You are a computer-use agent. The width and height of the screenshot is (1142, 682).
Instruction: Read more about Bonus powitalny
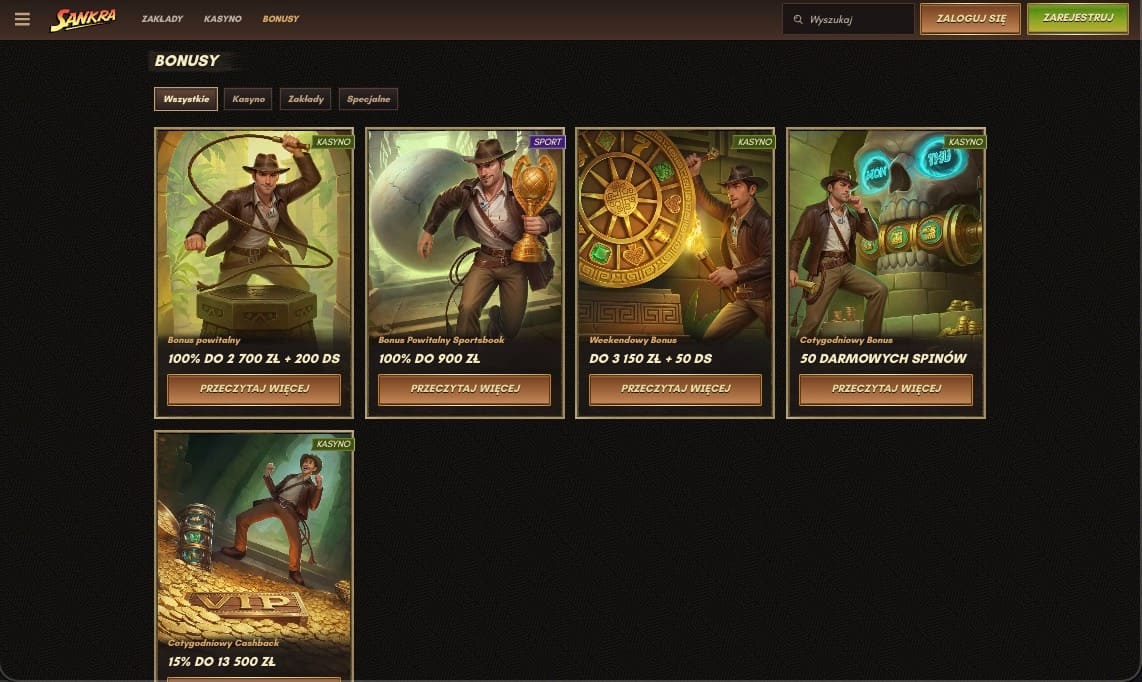click(254, 389)
